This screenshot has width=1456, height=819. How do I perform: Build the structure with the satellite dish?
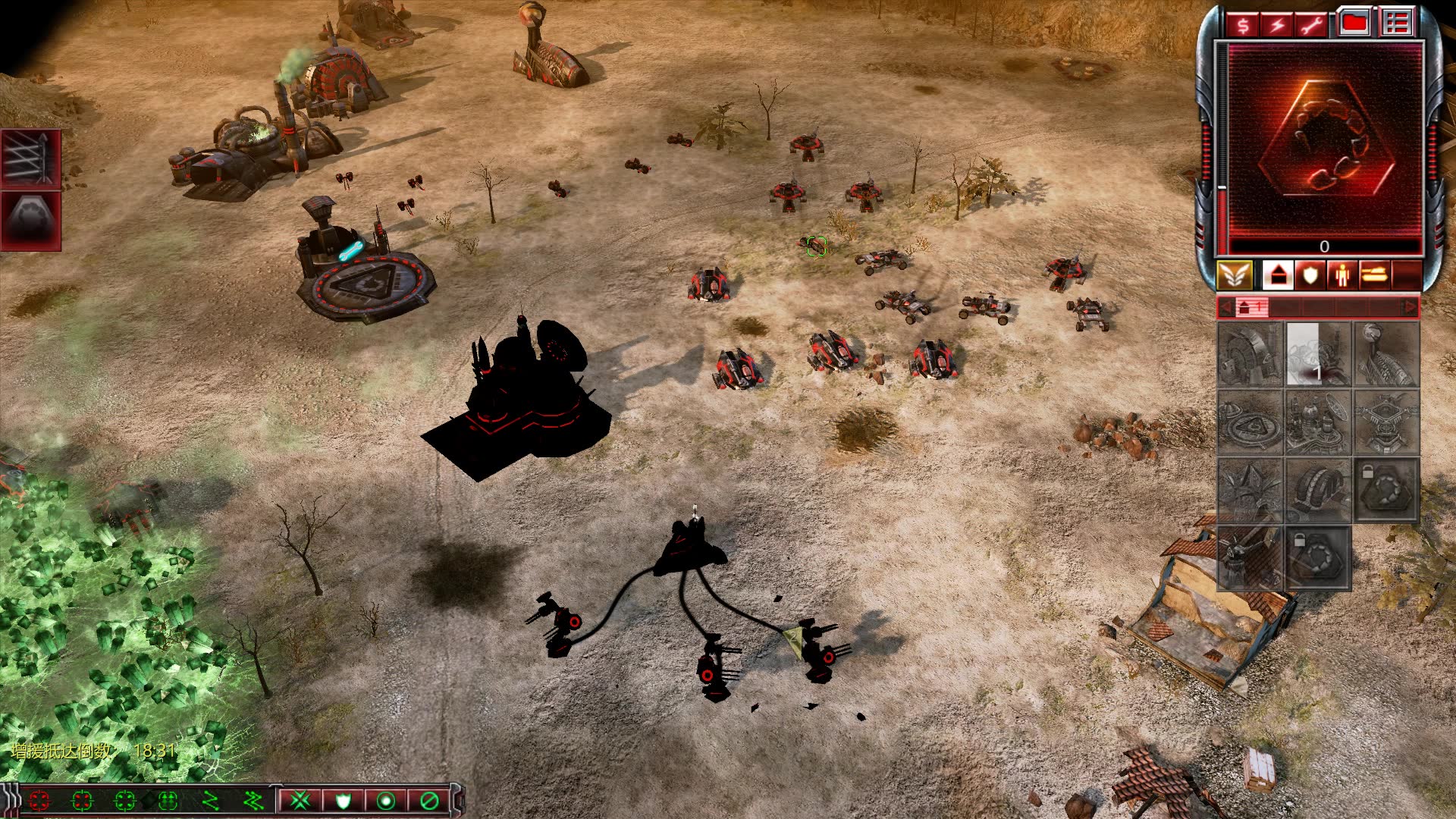1317,422
